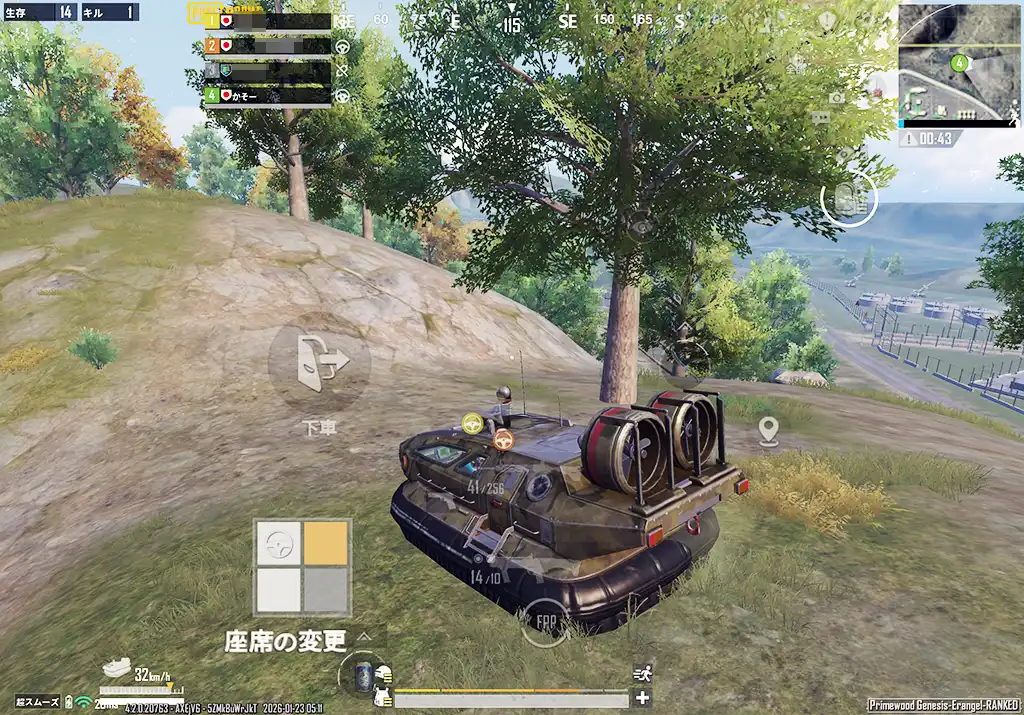This screenshot has width=1024, height=715.
Task: Select teammate 4 かそー in squad list
Action: 268,96
